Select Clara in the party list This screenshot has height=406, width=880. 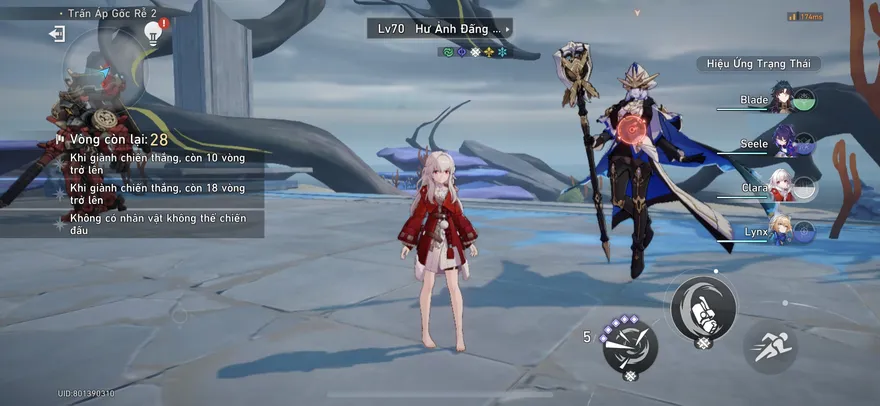780,188
